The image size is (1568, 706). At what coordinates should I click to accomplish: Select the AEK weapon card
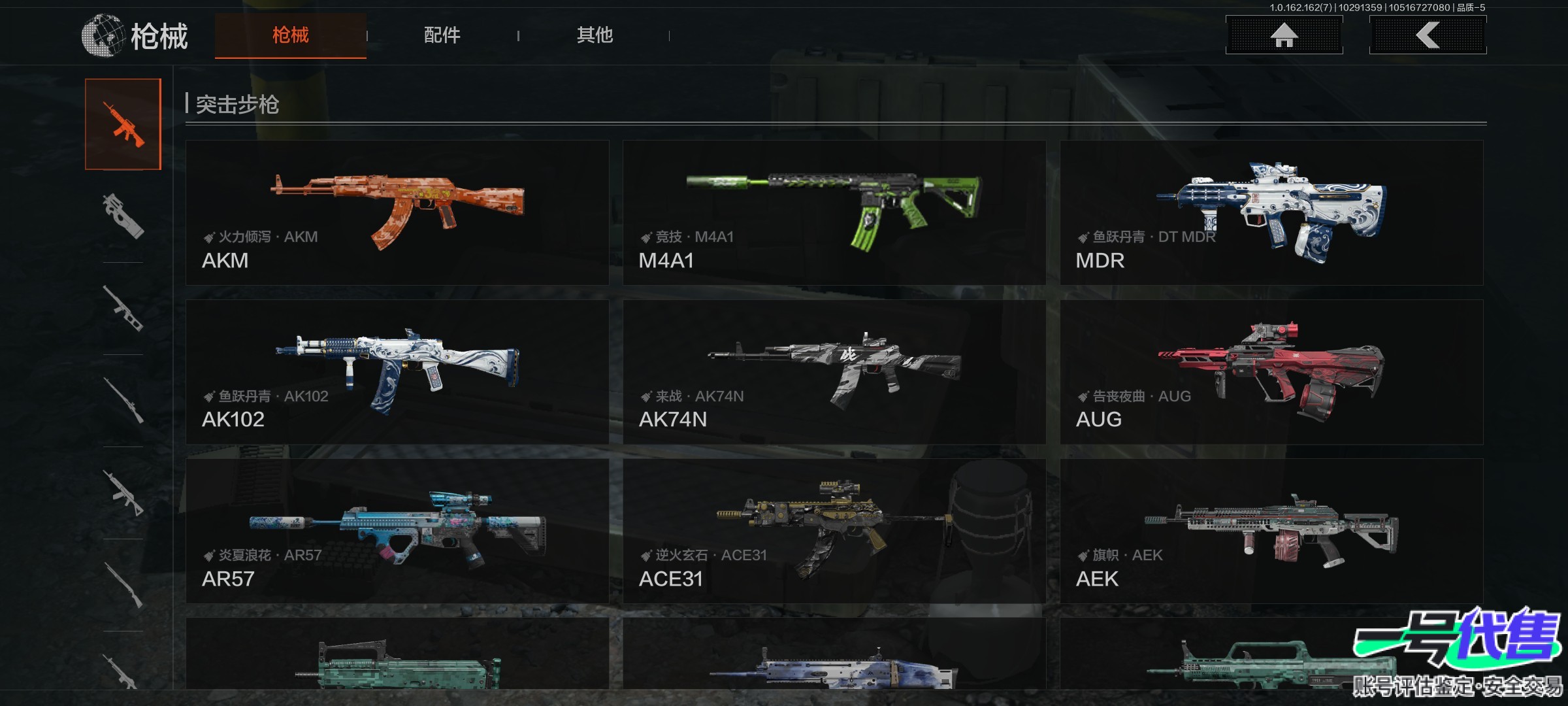[x=1271, y=531]
